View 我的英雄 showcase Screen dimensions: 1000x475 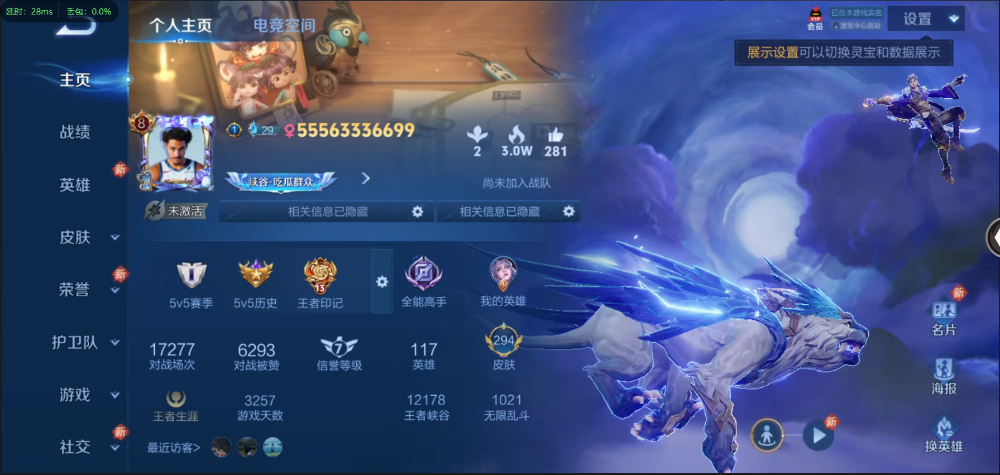[502, 281]
